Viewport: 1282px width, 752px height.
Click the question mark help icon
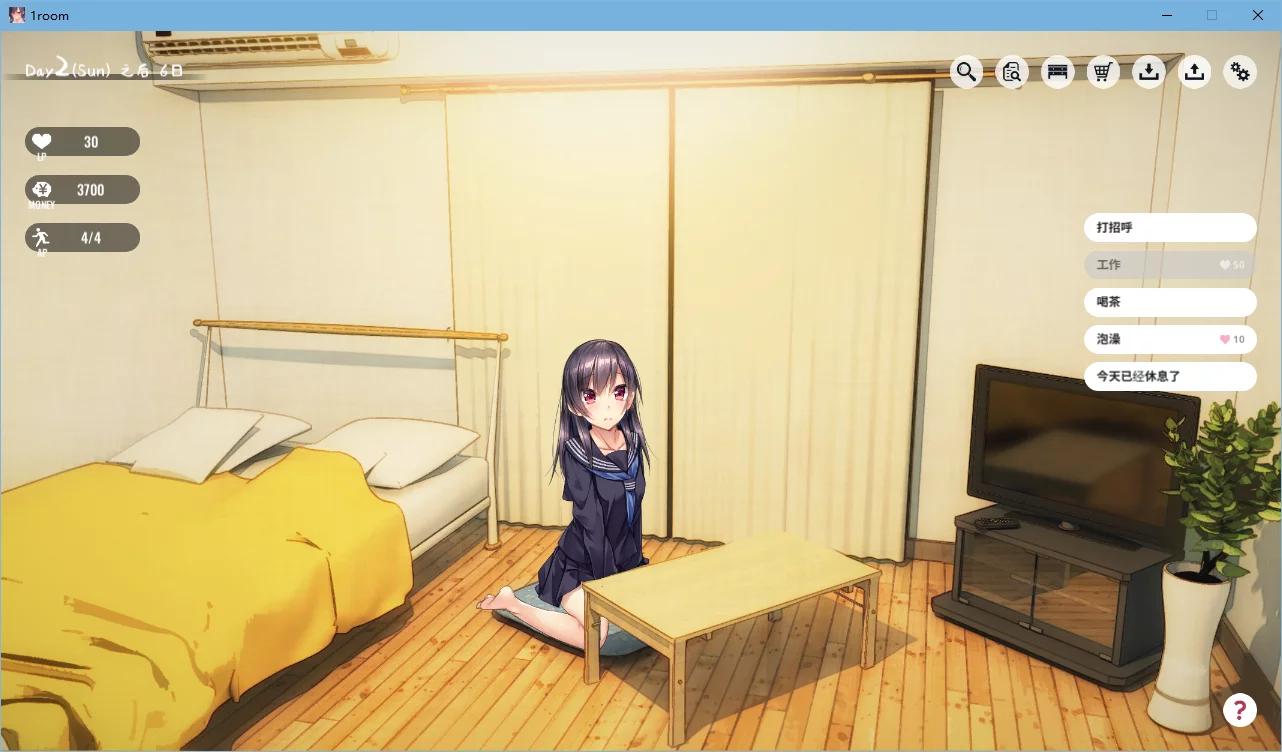[1240, 710]
